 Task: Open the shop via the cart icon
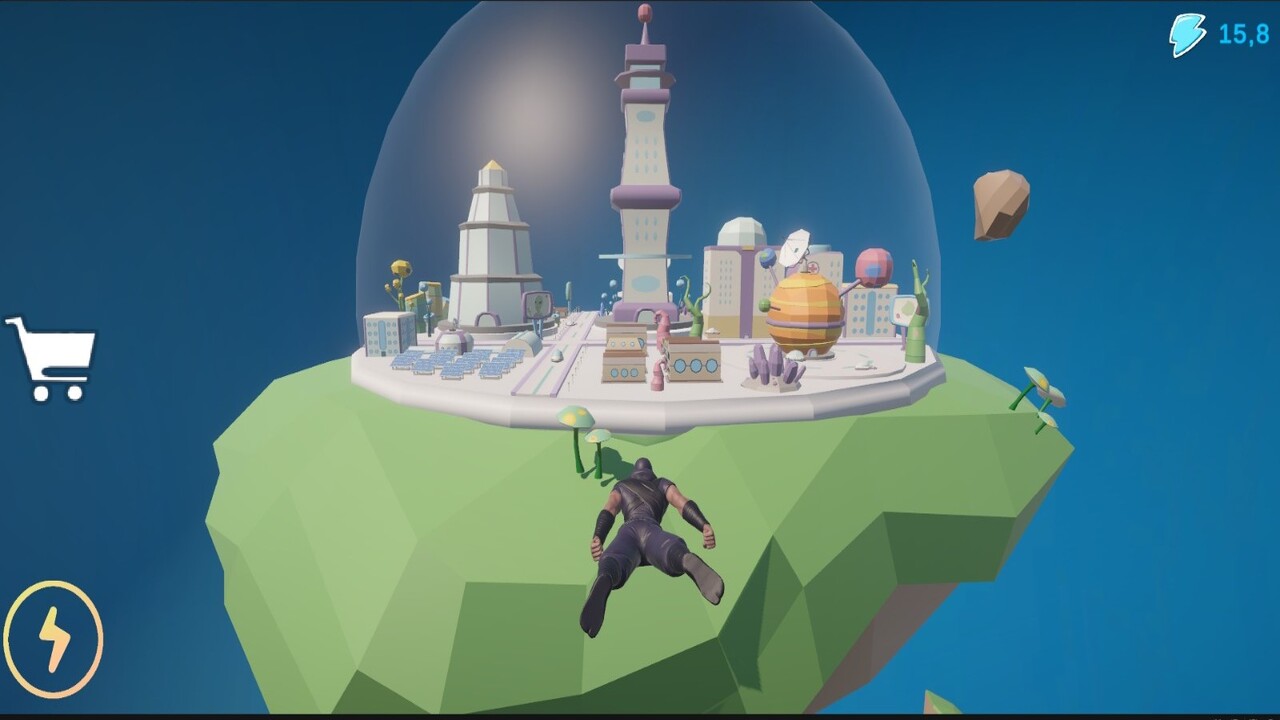pos(52,353)
